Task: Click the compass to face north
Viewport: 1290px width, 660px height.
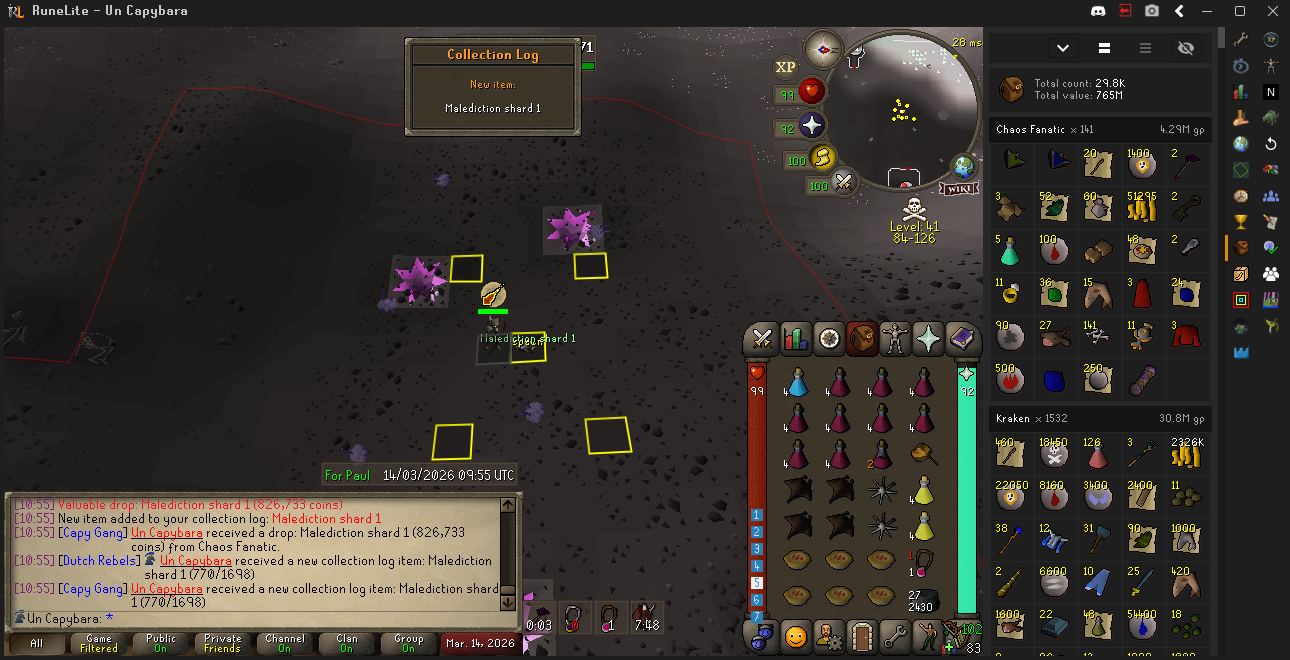Action: click(823, 48)
